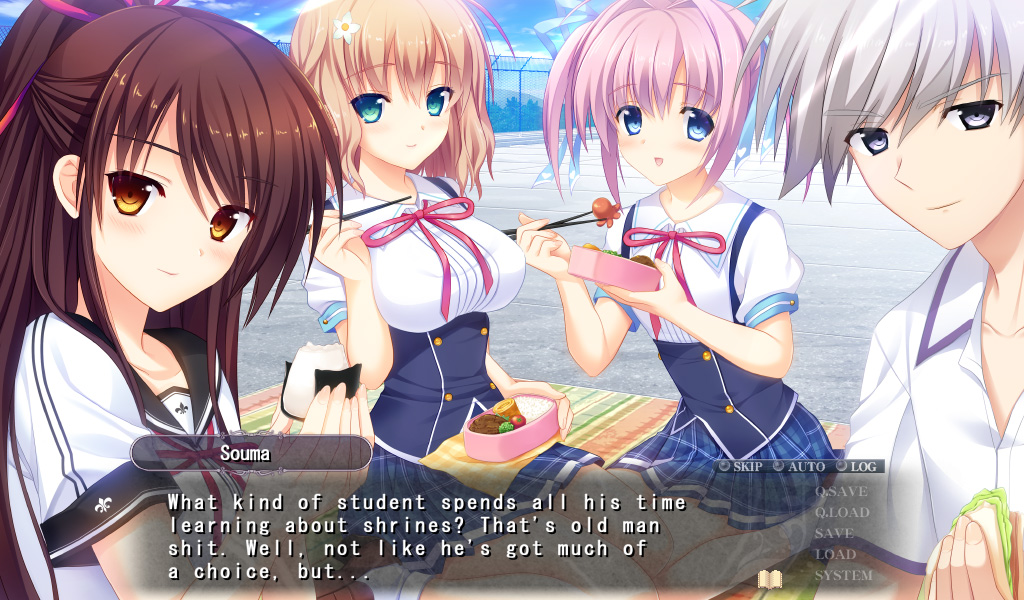Toggle the SKIP text button

(740, 467)
